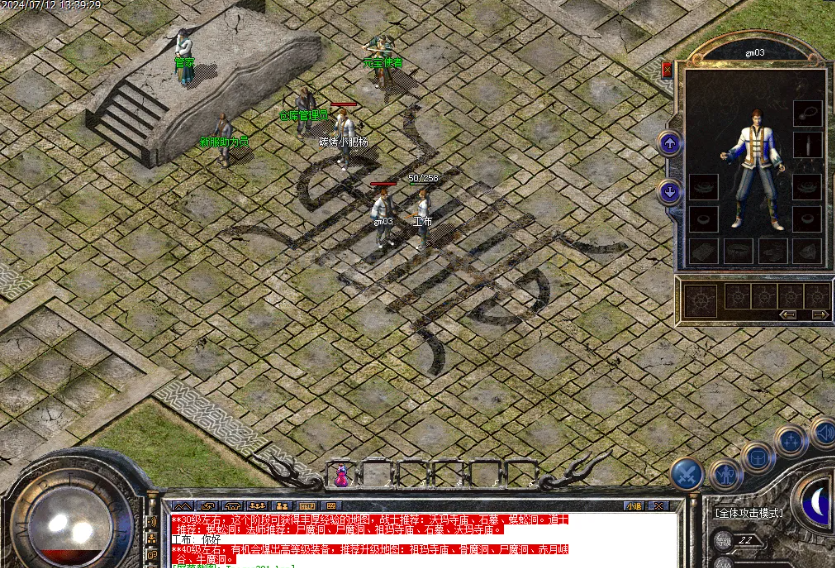Viewport: 835px width, 568px height.
Task: Close the character equipment panel
Action: (667, 69)
